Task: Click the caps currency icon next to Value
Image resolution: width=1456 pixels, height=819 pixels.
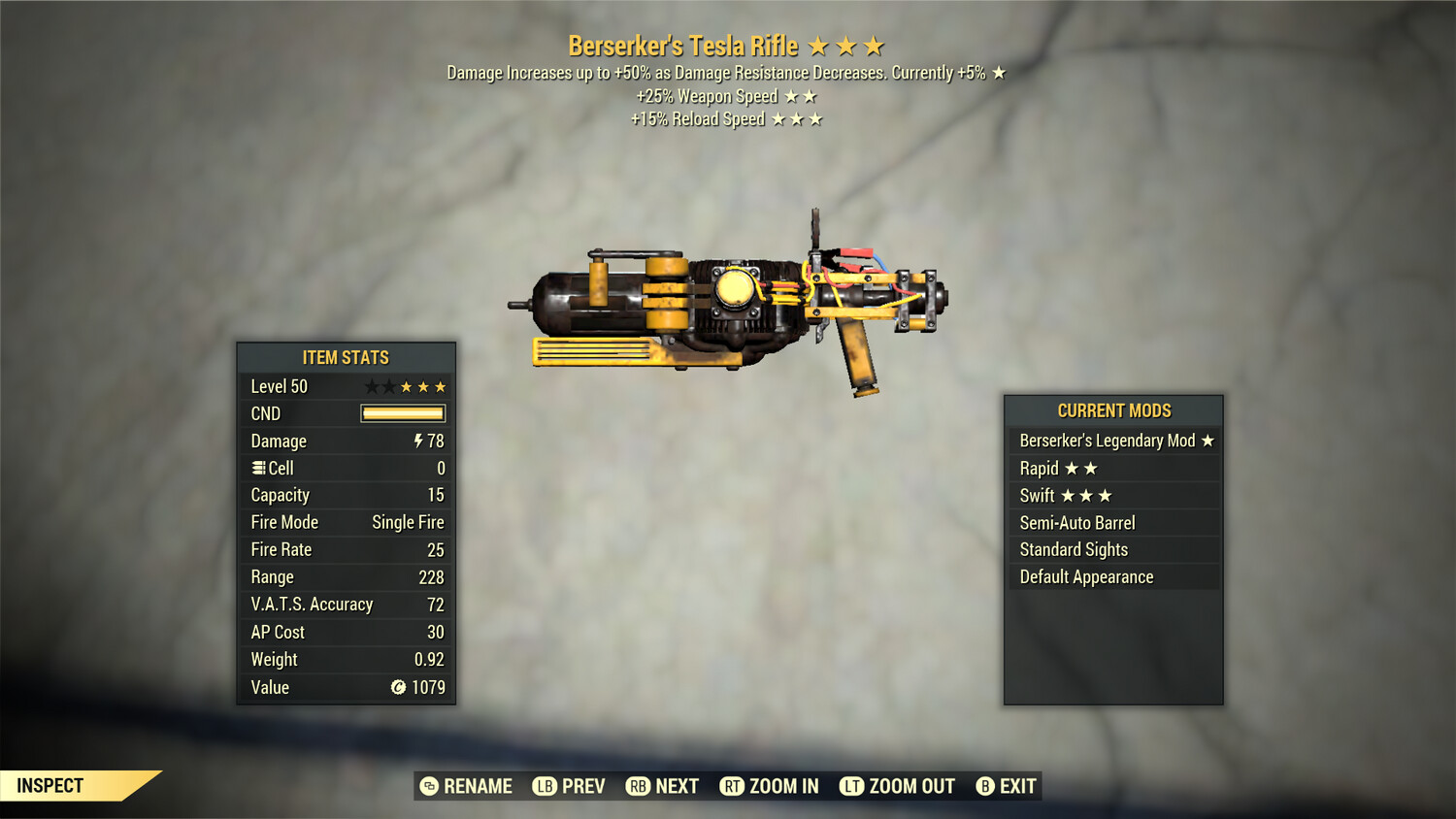Action: click(x=397, y=688)
